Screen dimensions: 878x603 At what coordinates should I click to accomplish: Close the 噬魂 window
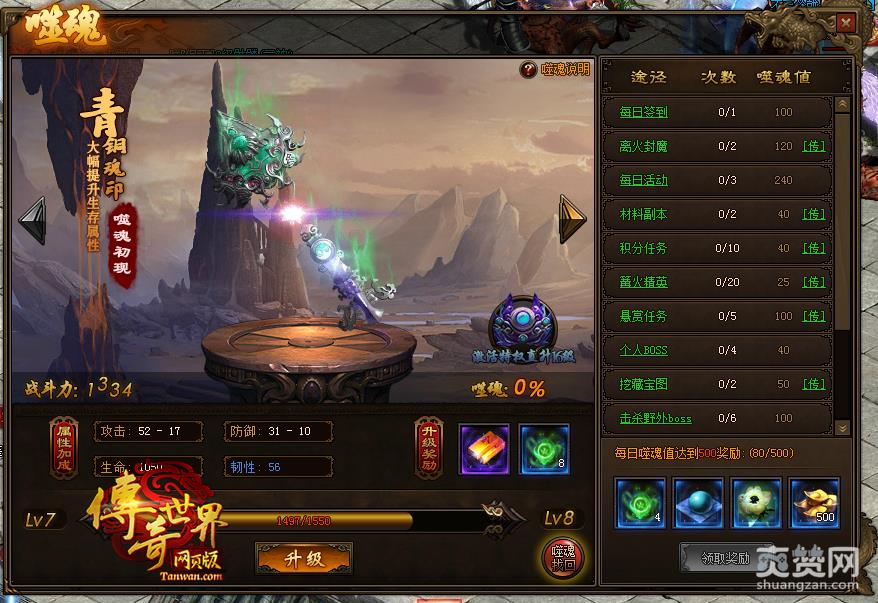847,23
